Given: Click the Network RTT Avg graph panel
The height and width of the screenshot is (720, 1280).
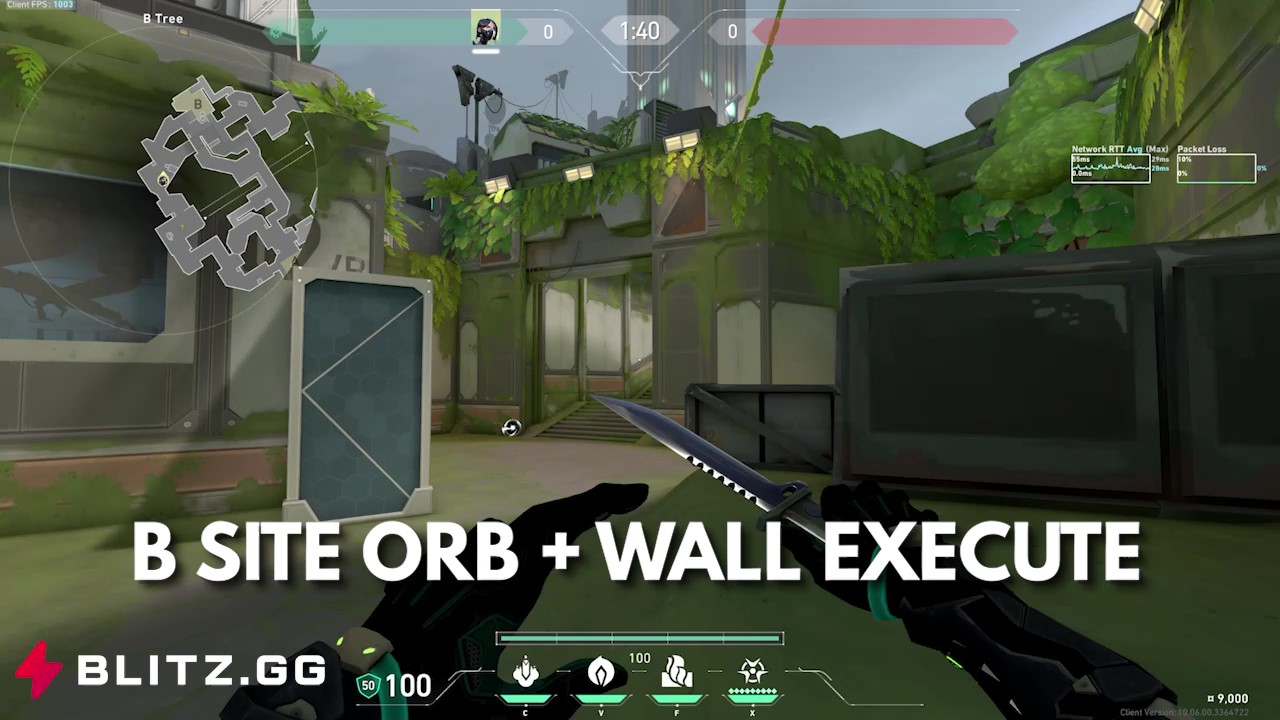Looking at the screenshot, I should pos(1110,168).
